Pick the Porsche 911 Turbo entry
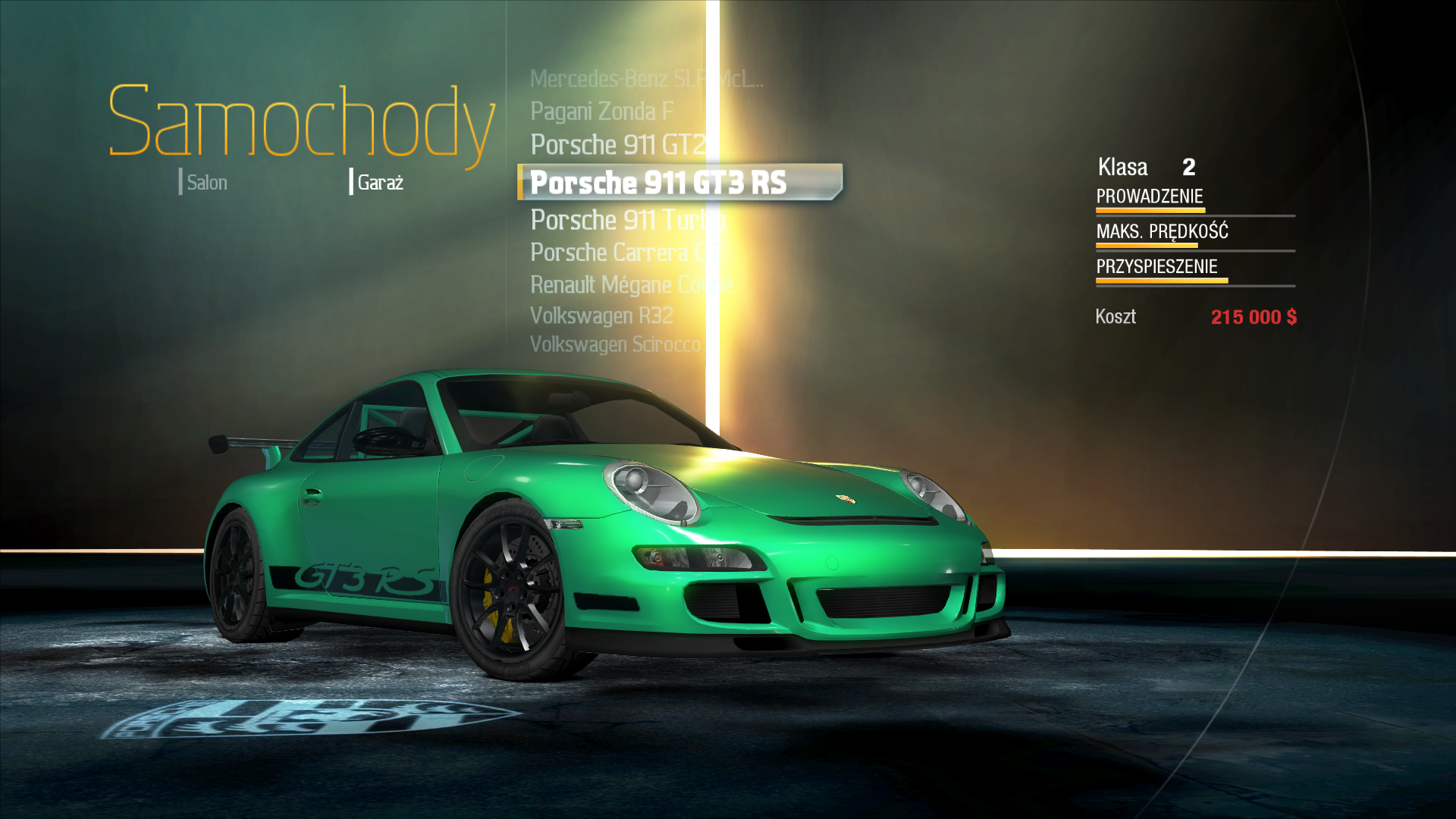Screen dimensions: 1456x819 click(x=627, y=220)
